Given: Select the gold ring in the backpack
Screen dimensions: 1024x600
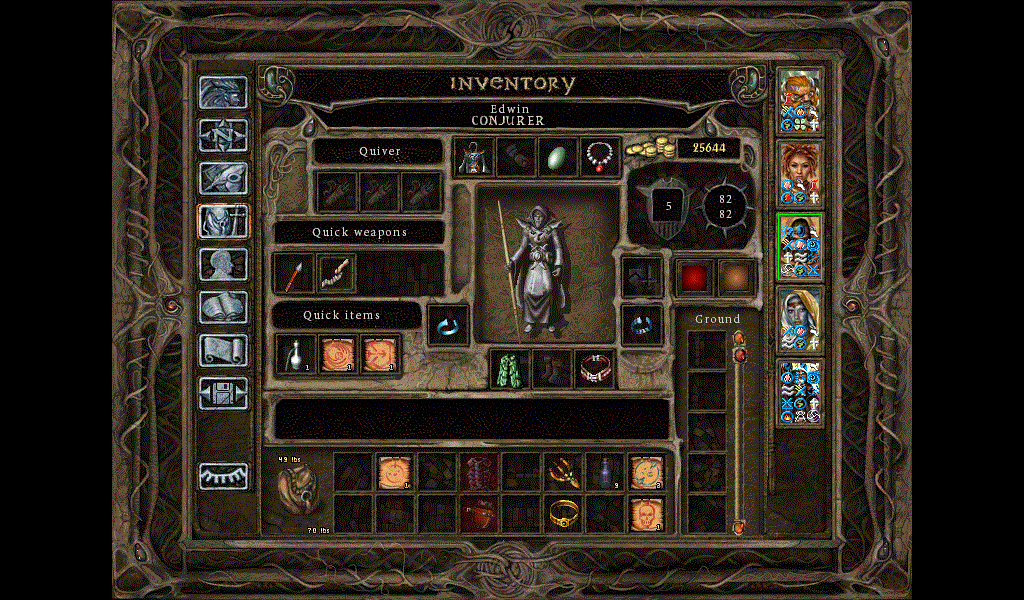Looking at the screenshot, I should pyautogui.click(x=564, y=514).
